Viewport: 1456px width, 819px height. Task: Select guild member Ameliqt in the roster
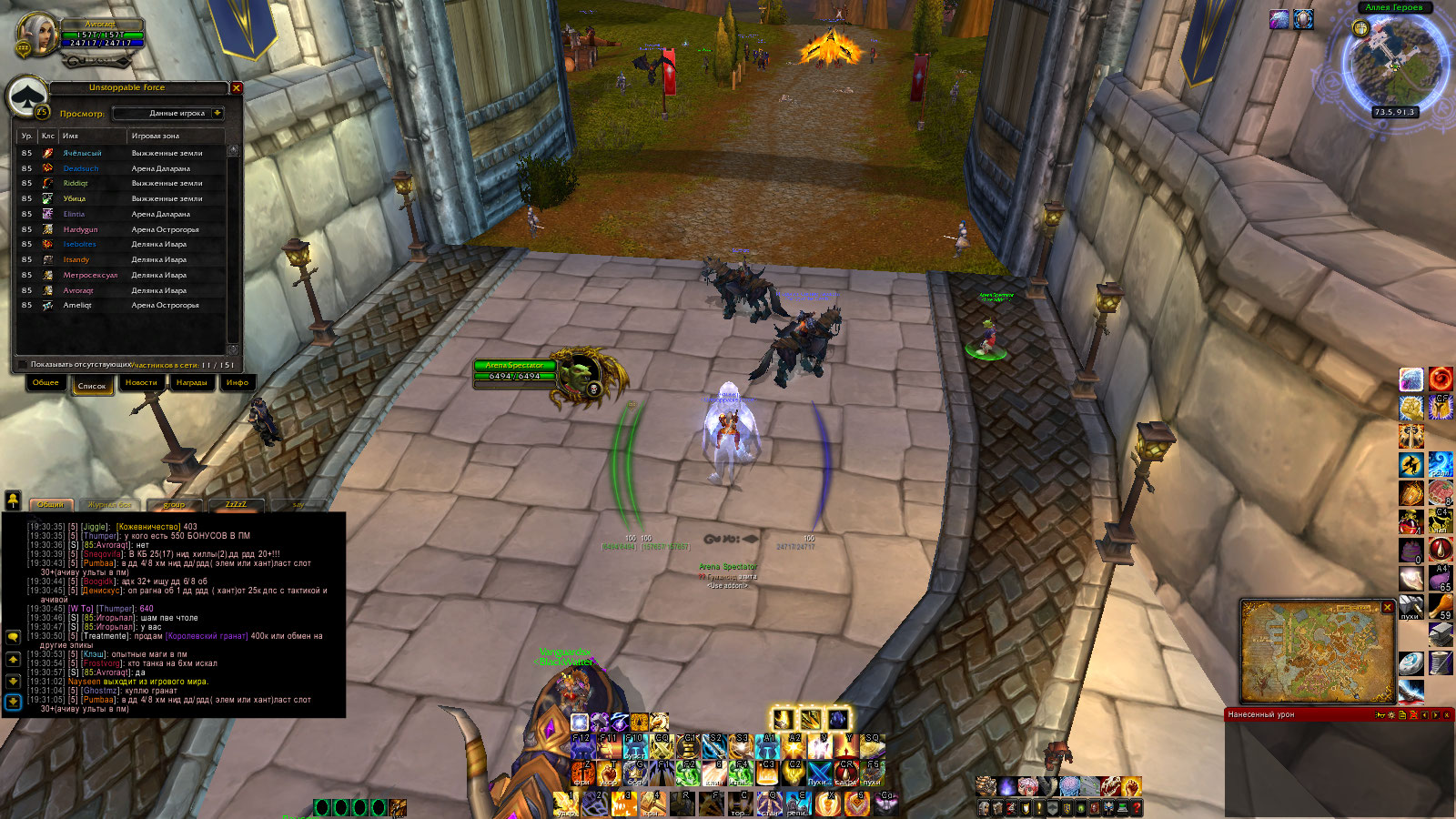[77, 306]
